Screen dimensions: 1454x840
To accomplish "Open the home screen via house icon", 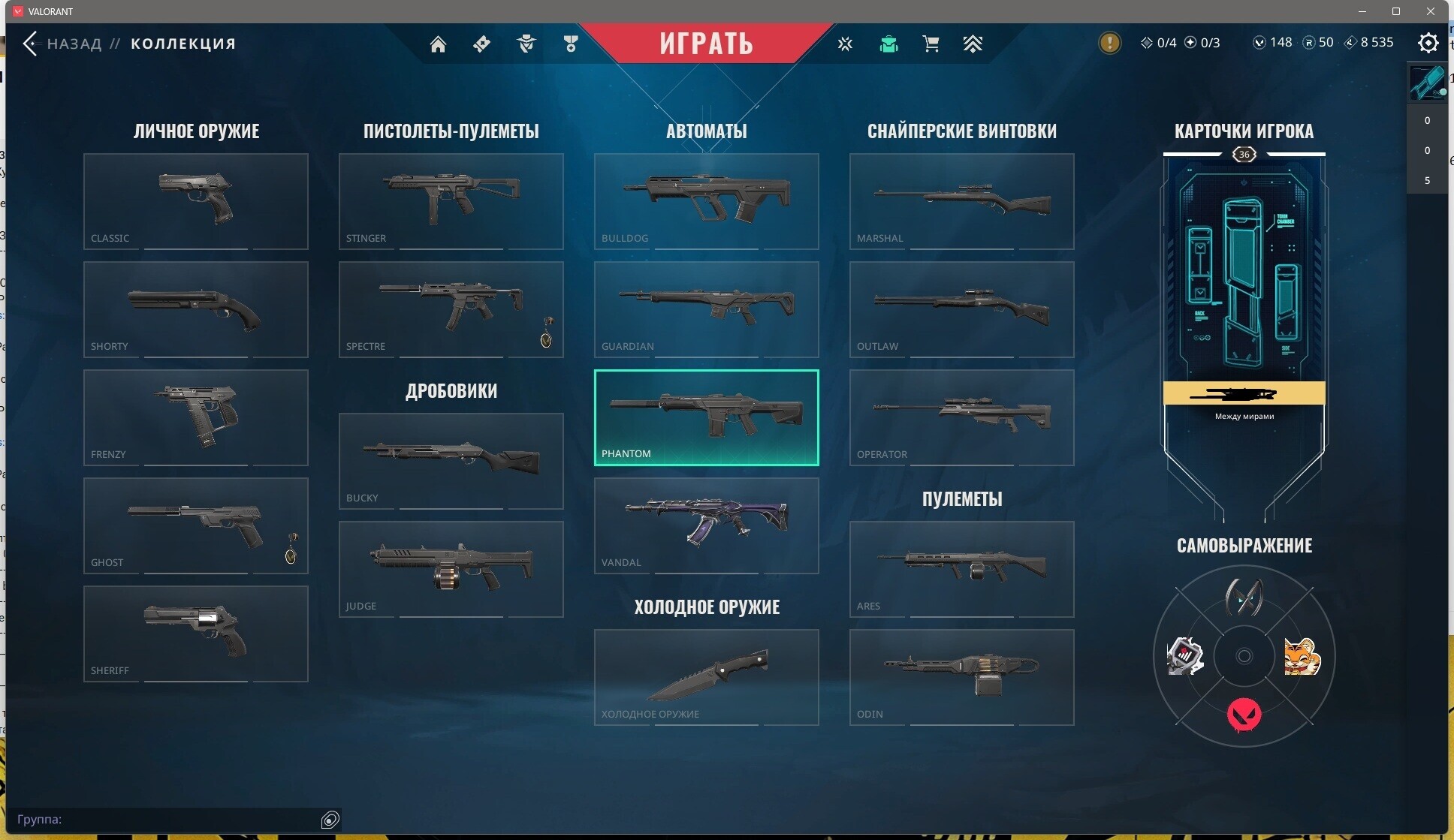I will pyautogui.click(x=438, y=44).
